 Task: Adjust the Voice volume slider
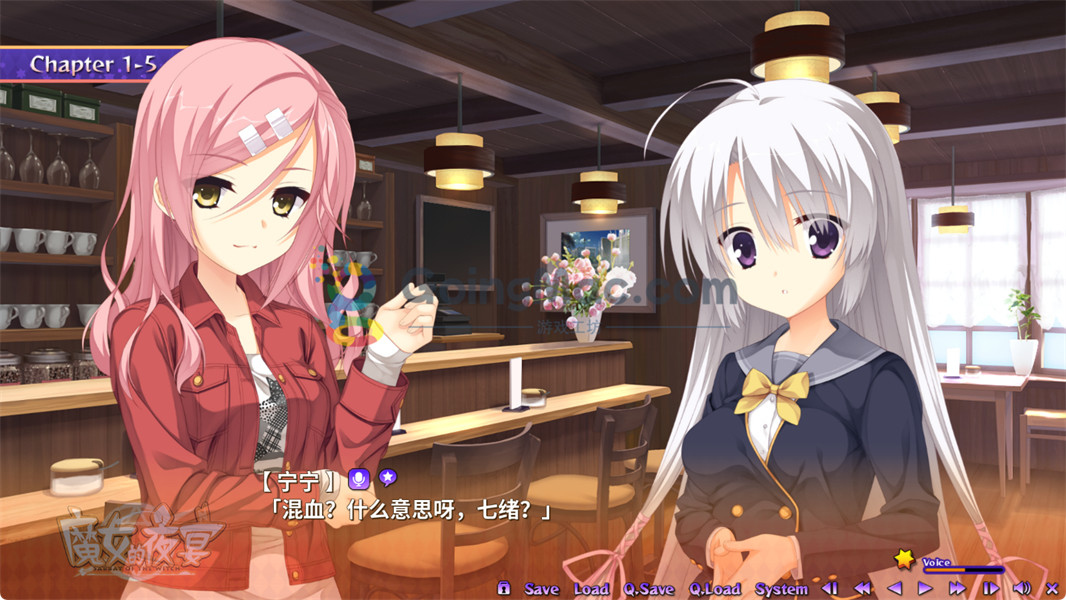(963, 570)
